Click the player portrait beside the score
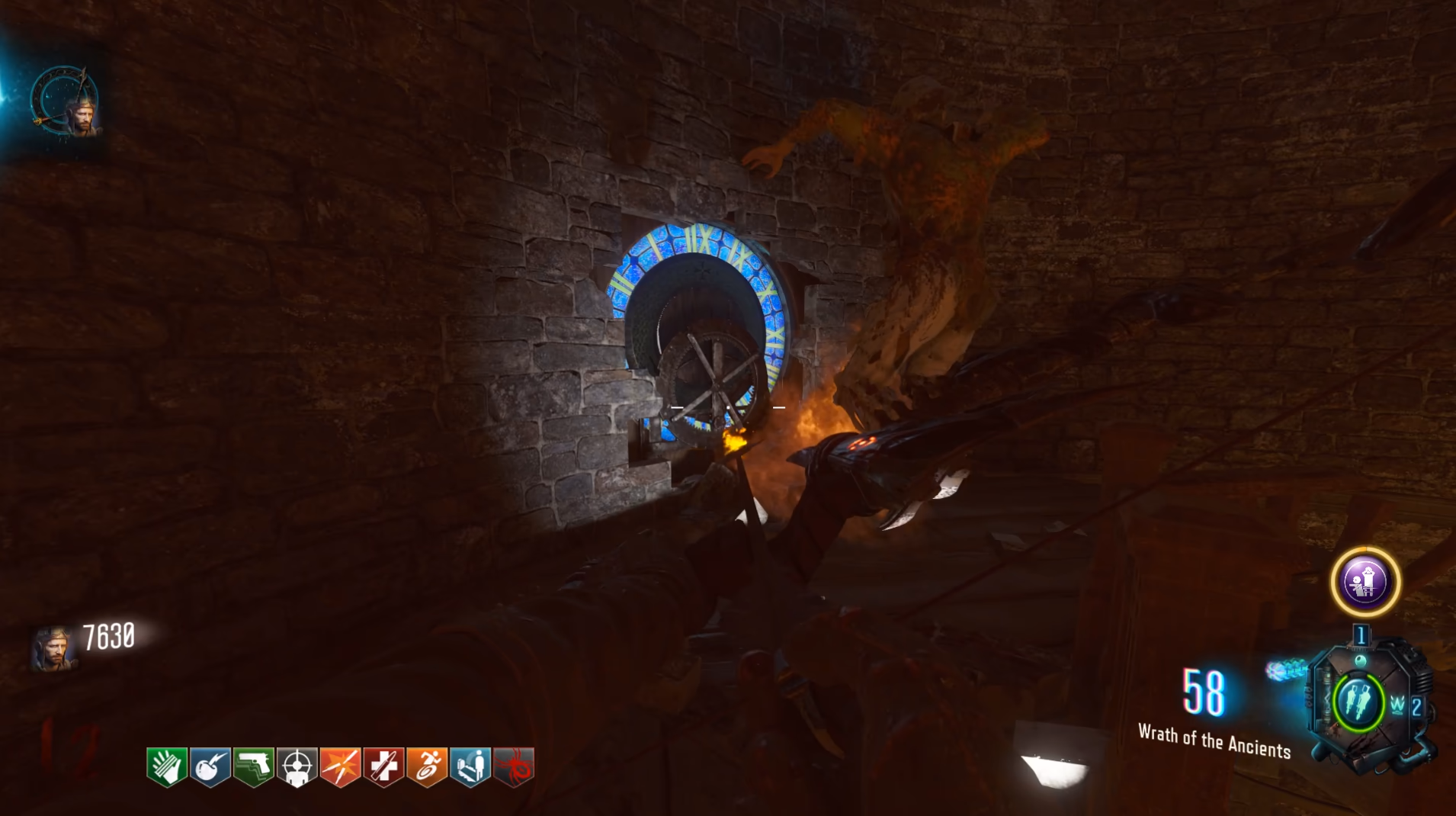Image resolution: width=1456 pixels, height=816 pixels. (x=53, y=648)
